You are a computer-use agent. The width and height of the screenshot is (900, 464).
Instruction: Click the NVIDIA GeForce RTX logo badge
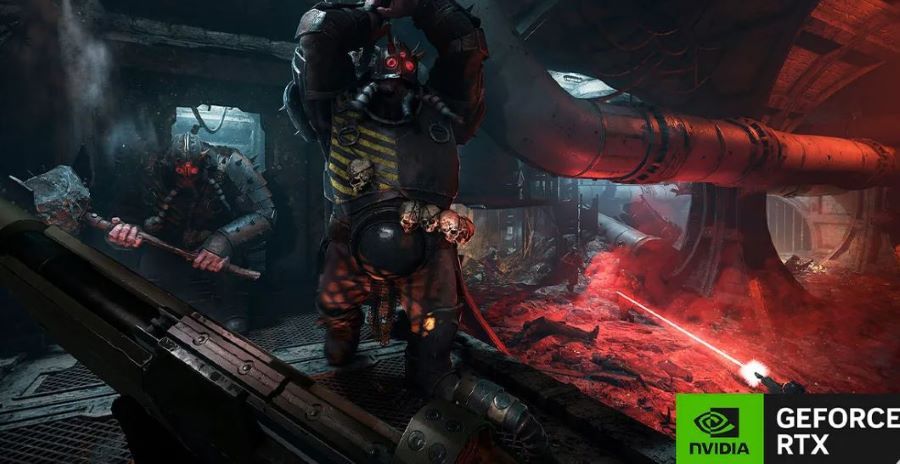point(788,429)
